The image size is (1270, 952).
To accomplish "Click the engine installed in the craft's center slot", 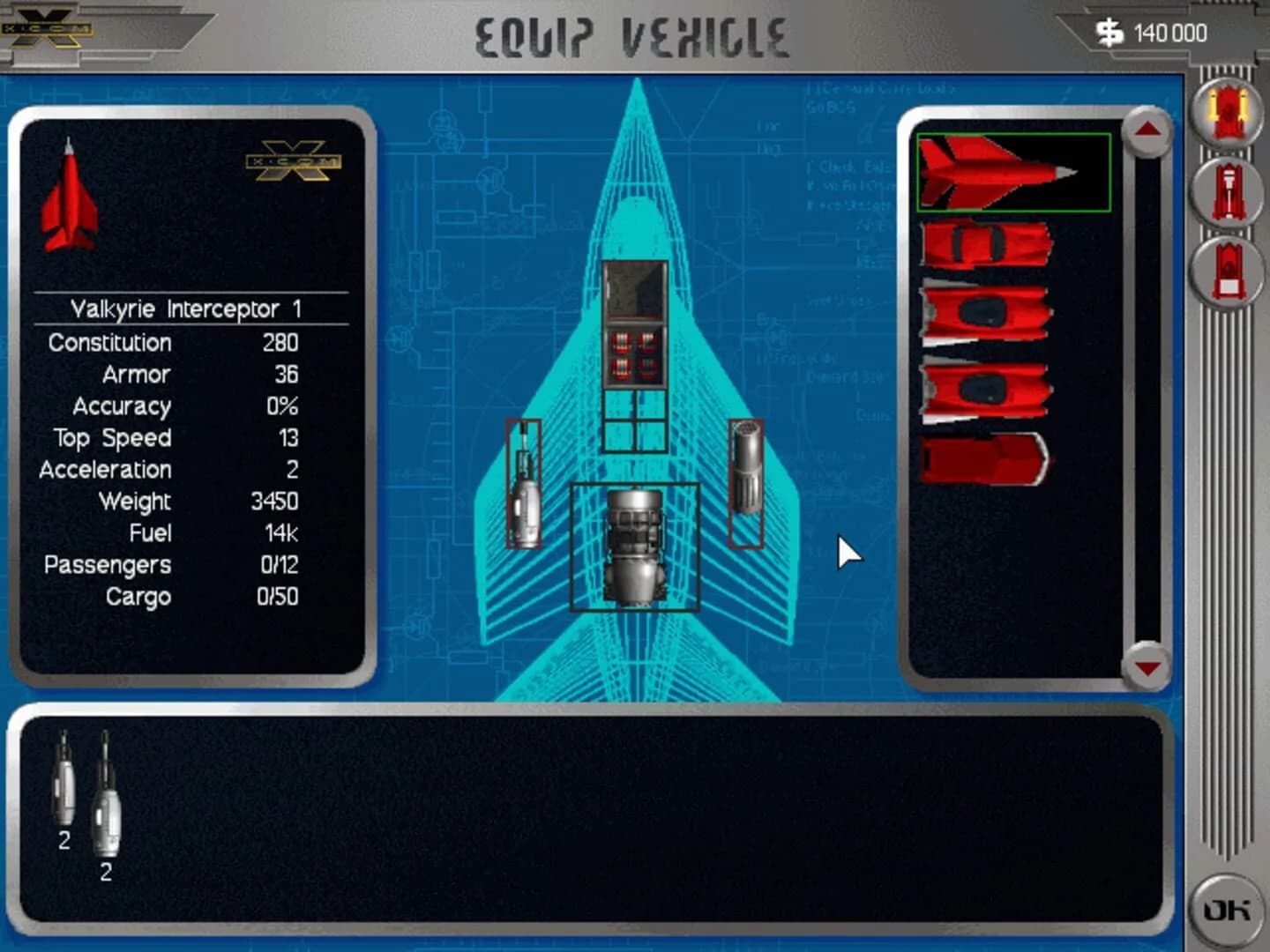I will click(x=637, y=548).
